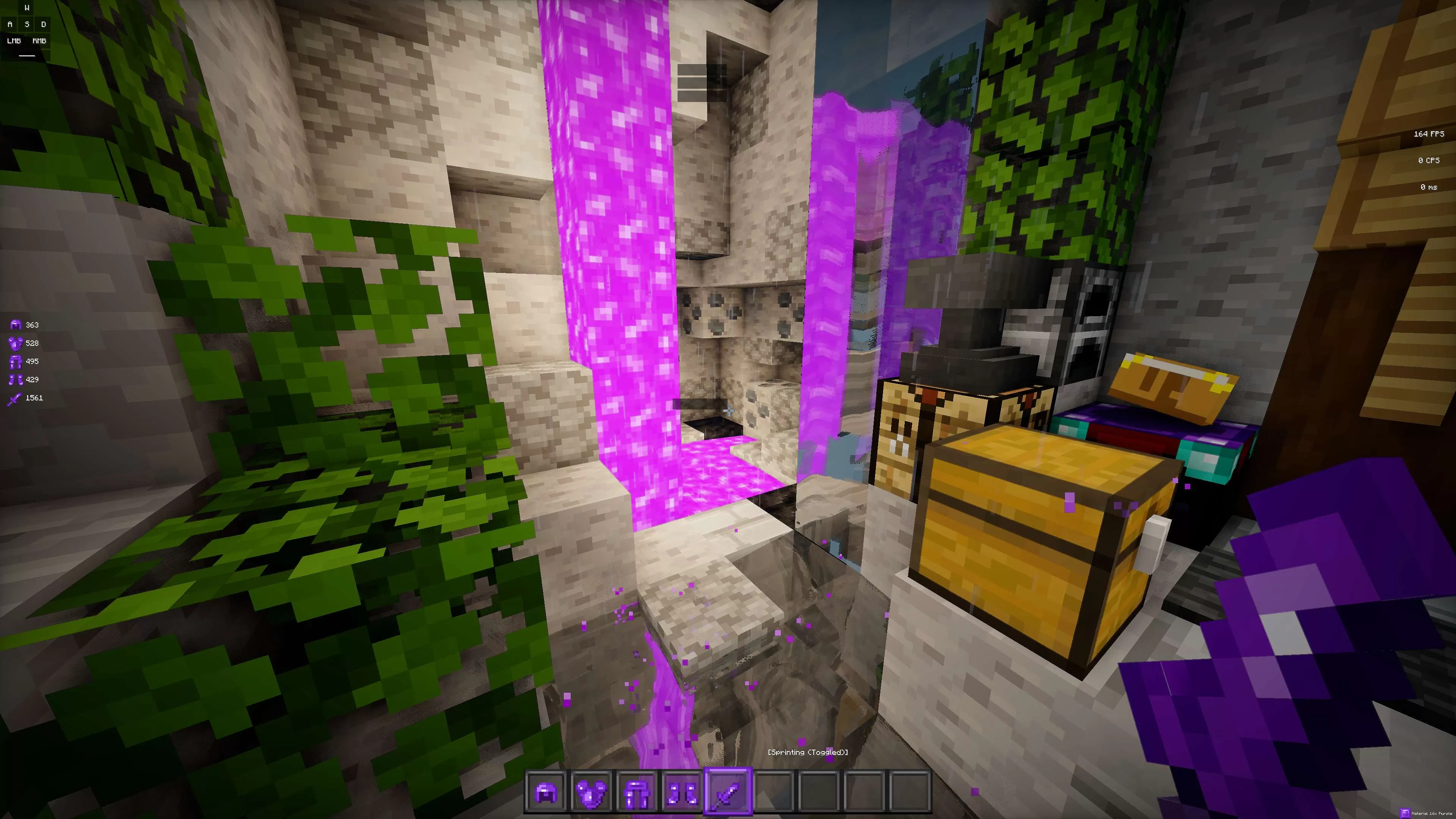Toggle the LMB indicator in the keystrokes HUD
Viewport: 1456px width, 819px height.
coord(13,41)
